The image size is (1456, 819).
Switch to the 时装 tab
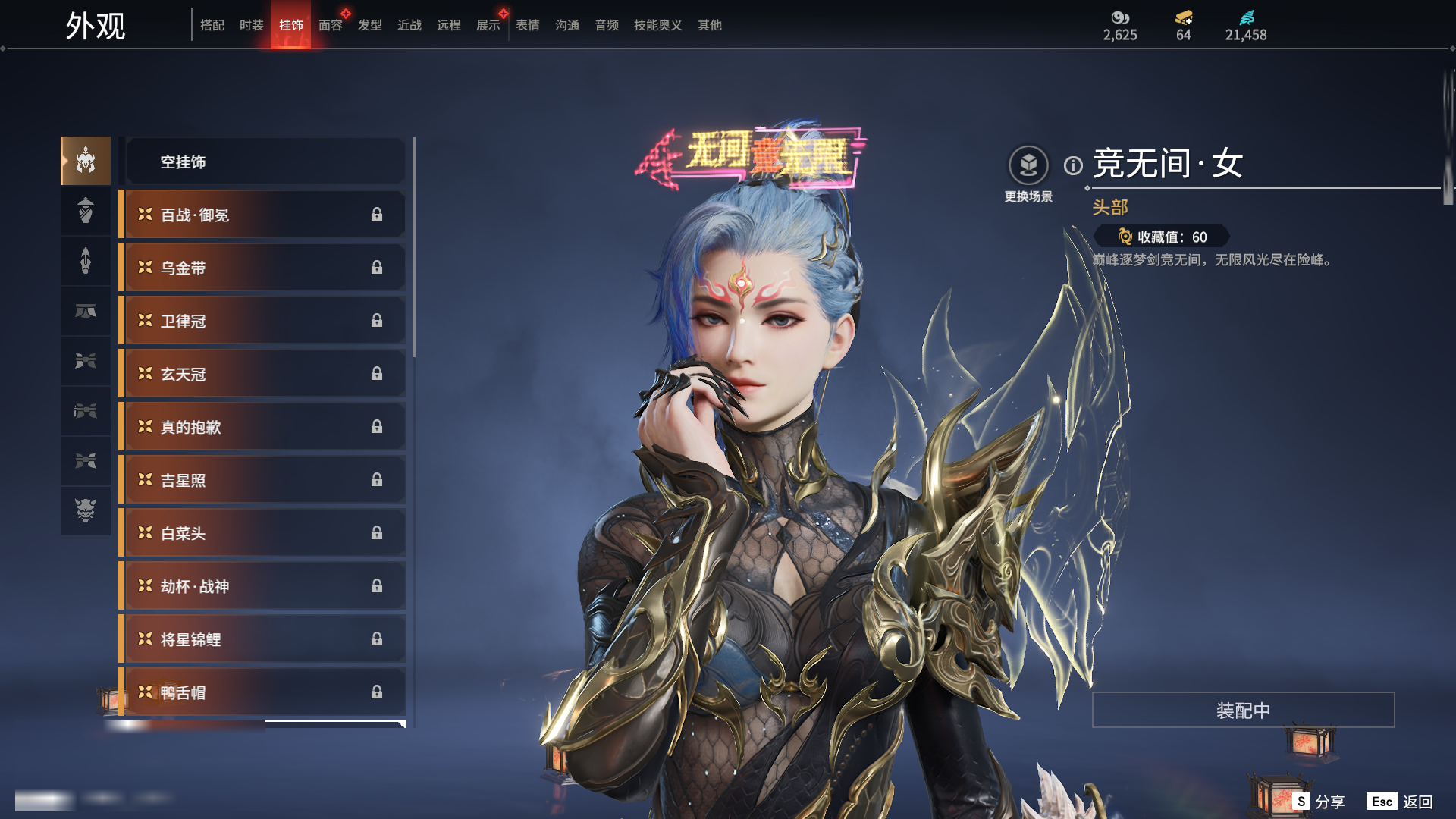pyautogui.click(x=251, y=25)
